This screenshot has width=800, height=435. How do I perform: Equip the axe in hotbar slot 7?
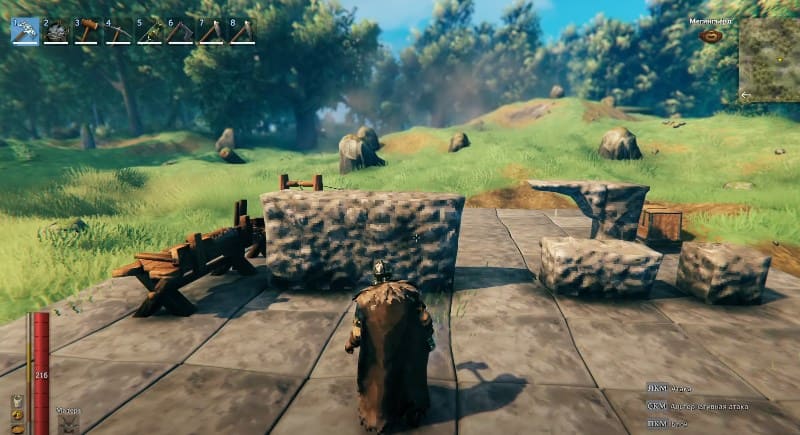point(211,31)
